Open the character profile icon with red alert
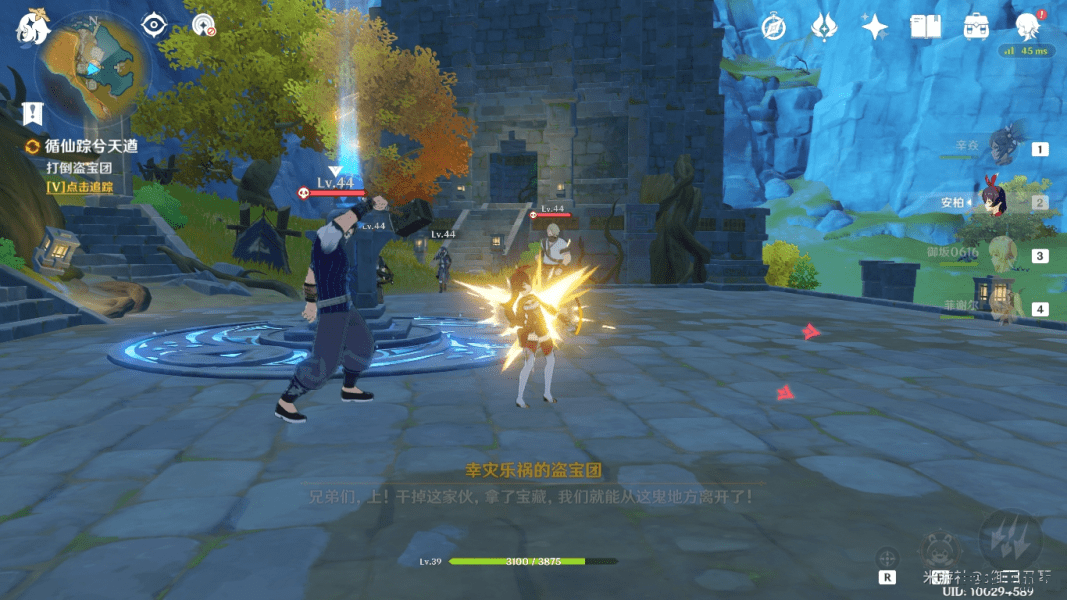Viewport: 1067px width, 600px height. pos(1026,26)
